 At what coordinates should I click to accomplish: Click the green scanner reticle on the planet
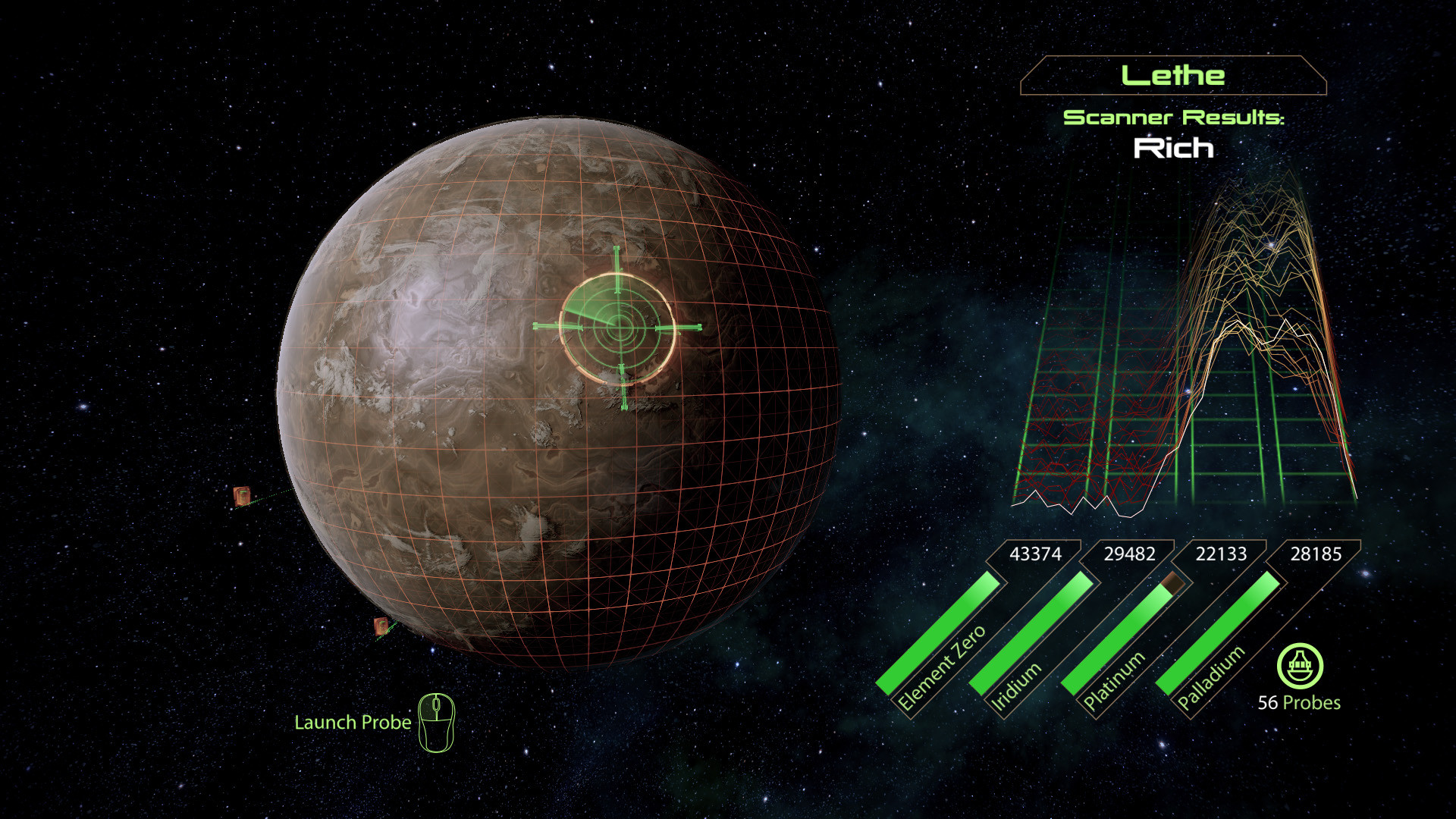(618, 328)
